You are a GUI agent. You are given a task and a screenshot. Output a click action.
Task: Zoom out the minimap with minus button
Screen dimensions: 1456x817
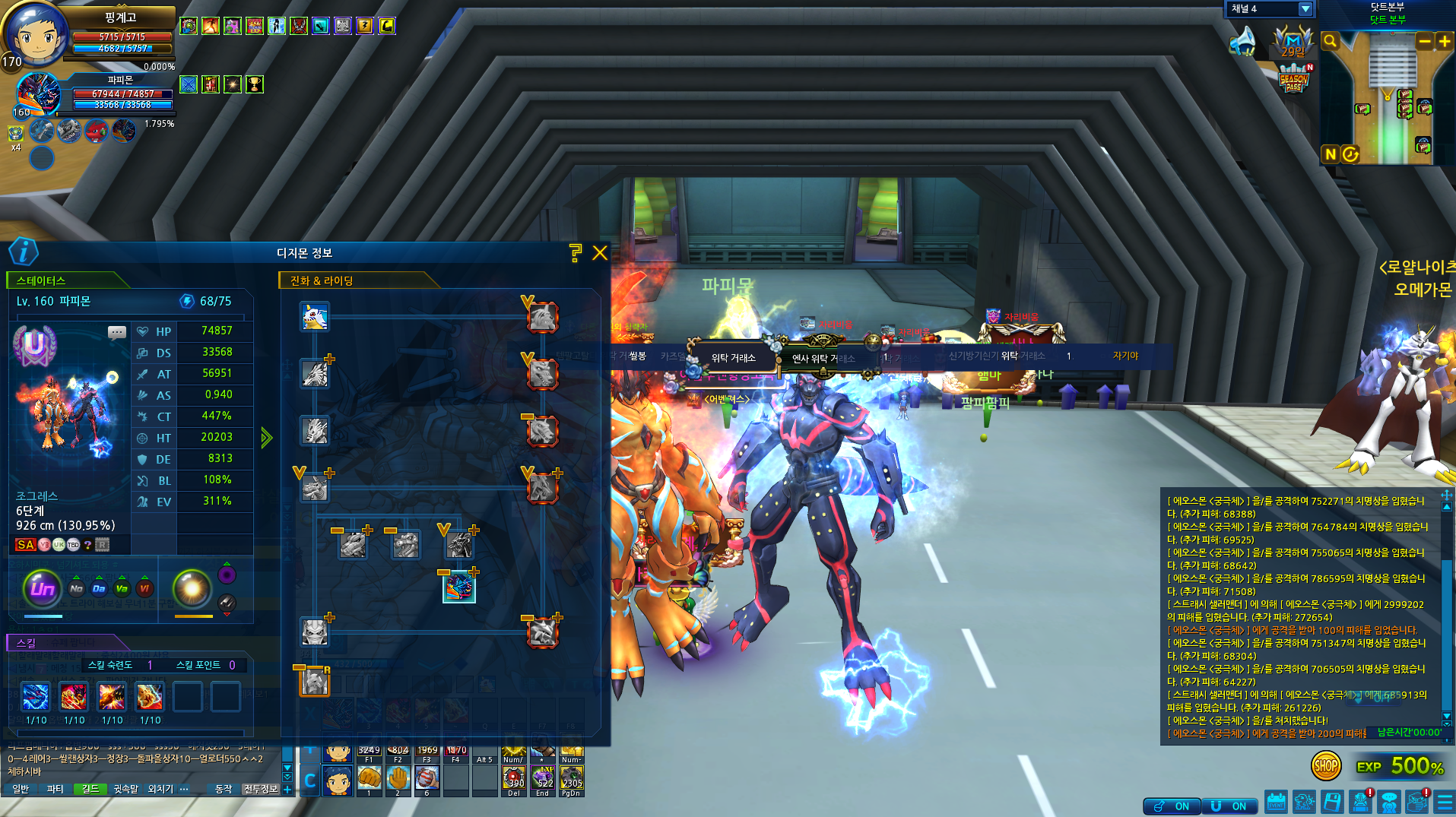(x=1425, y=42)
